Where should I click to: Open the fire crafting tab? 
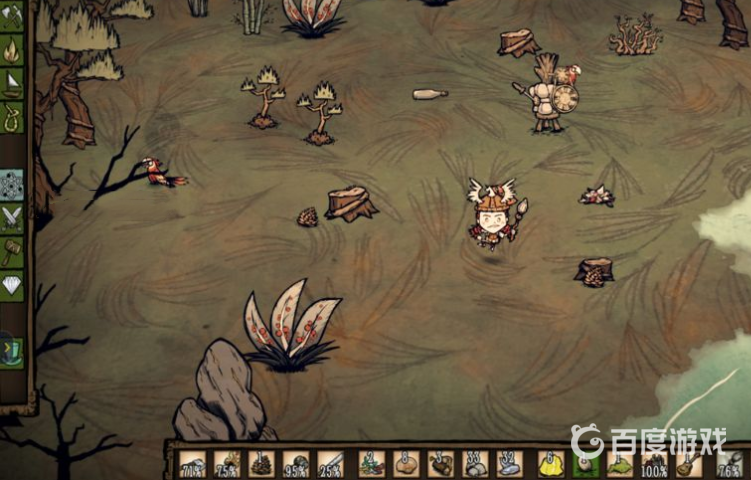[x=12, y=49]
